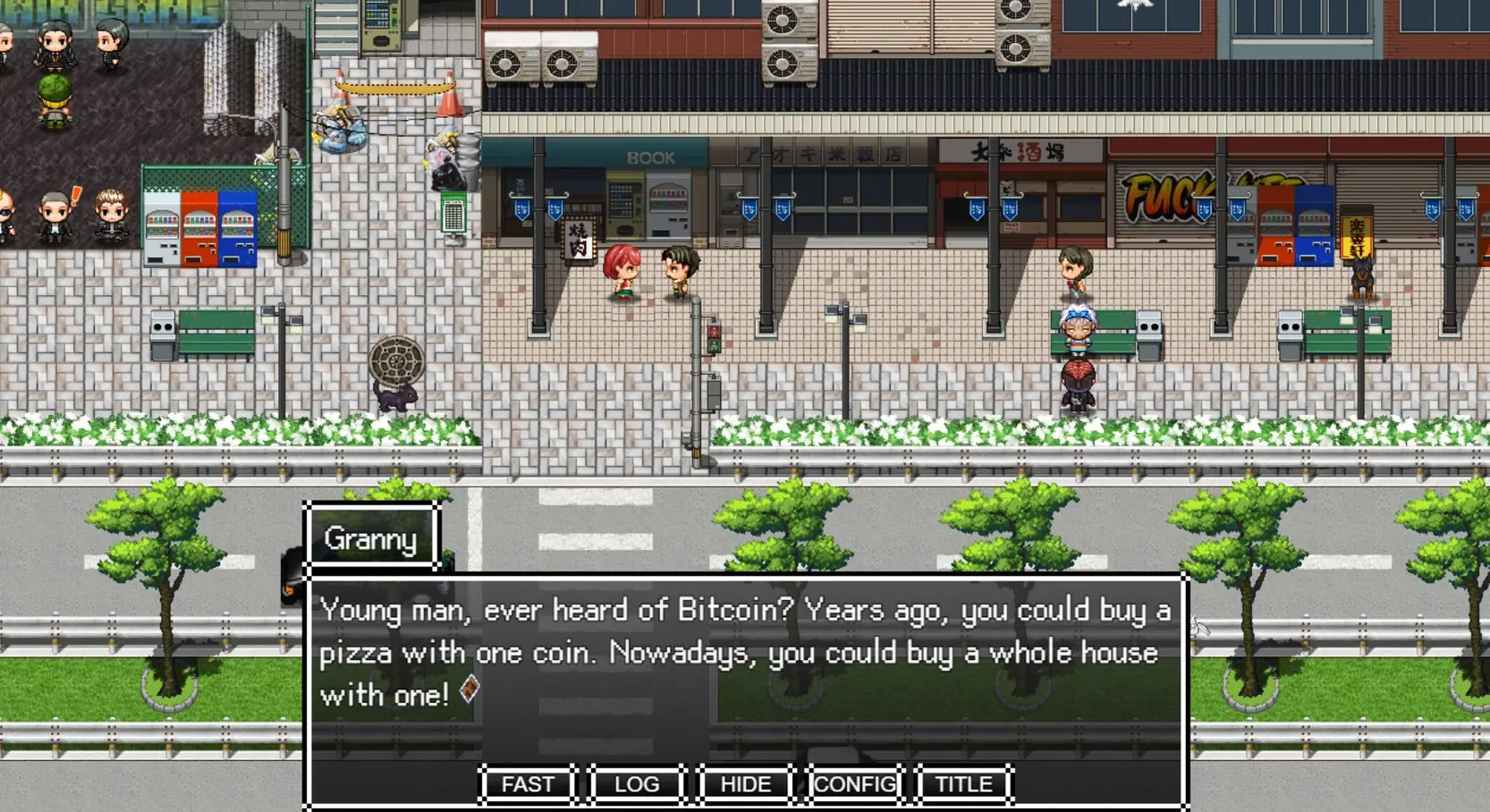Open the dialogue LOG
1490x812 pixels.
click(637, 784)
